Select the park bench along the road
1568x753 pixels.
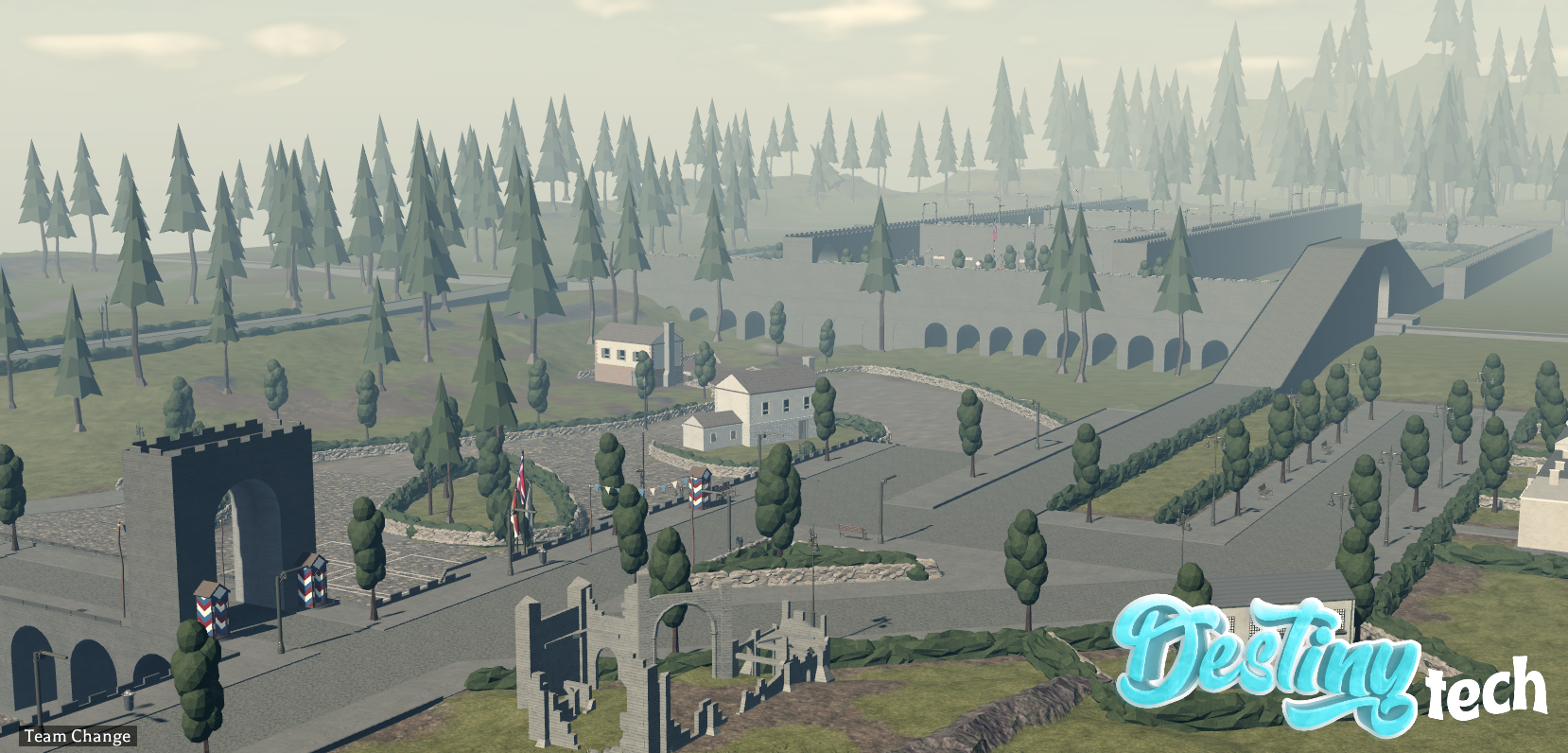(x=852, y=530)
